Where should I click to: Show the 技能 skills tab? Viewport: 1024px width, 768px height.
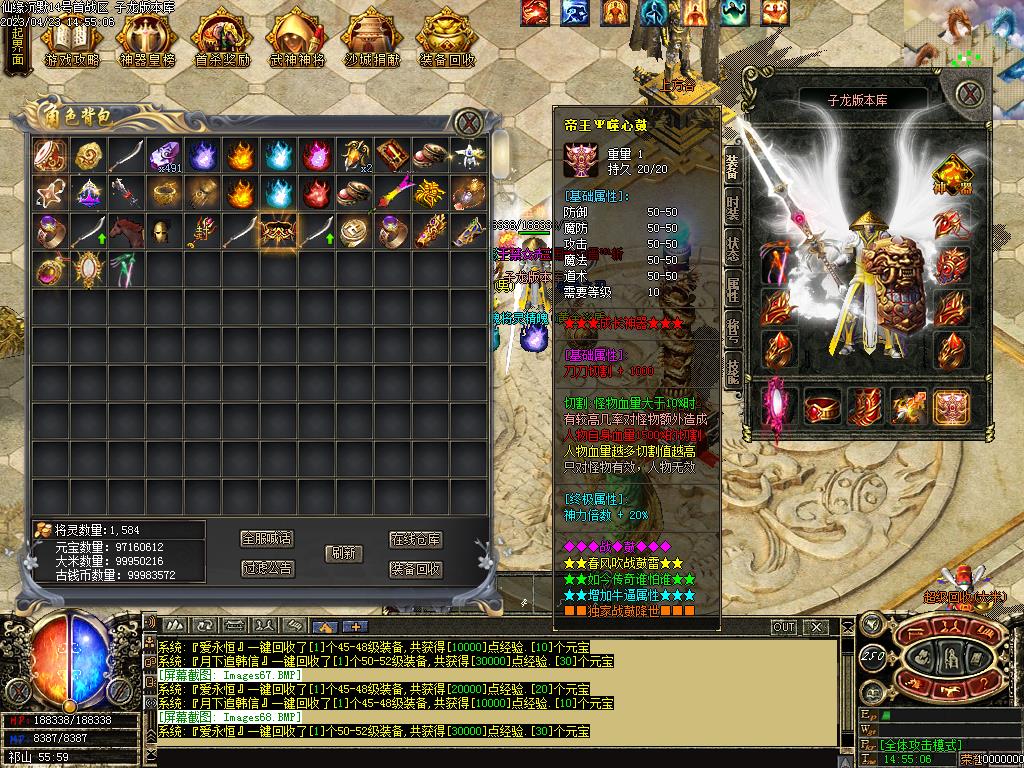click(733, 370)
